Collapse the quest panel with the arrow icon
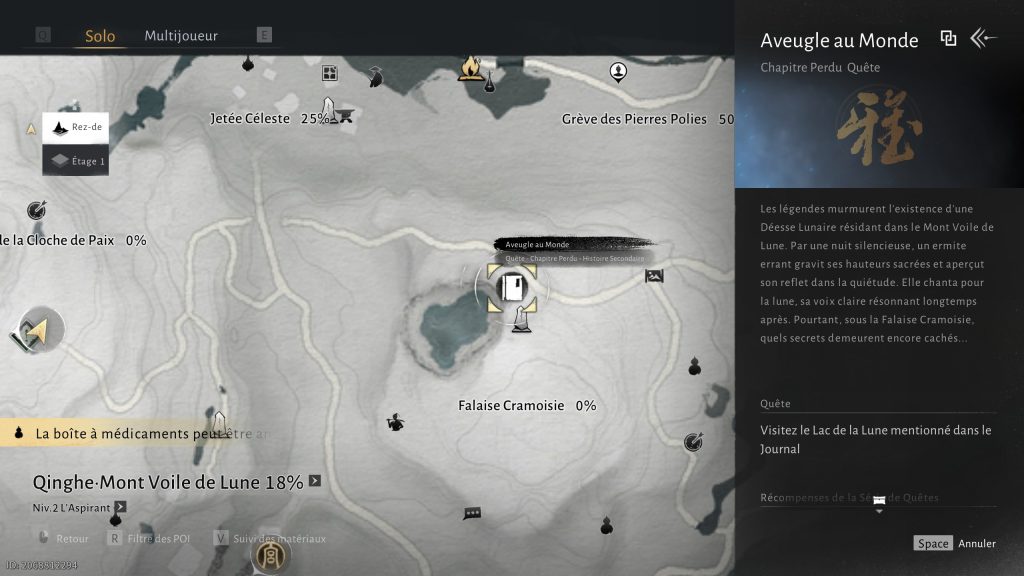1024x576 pixels. (984, 39)
